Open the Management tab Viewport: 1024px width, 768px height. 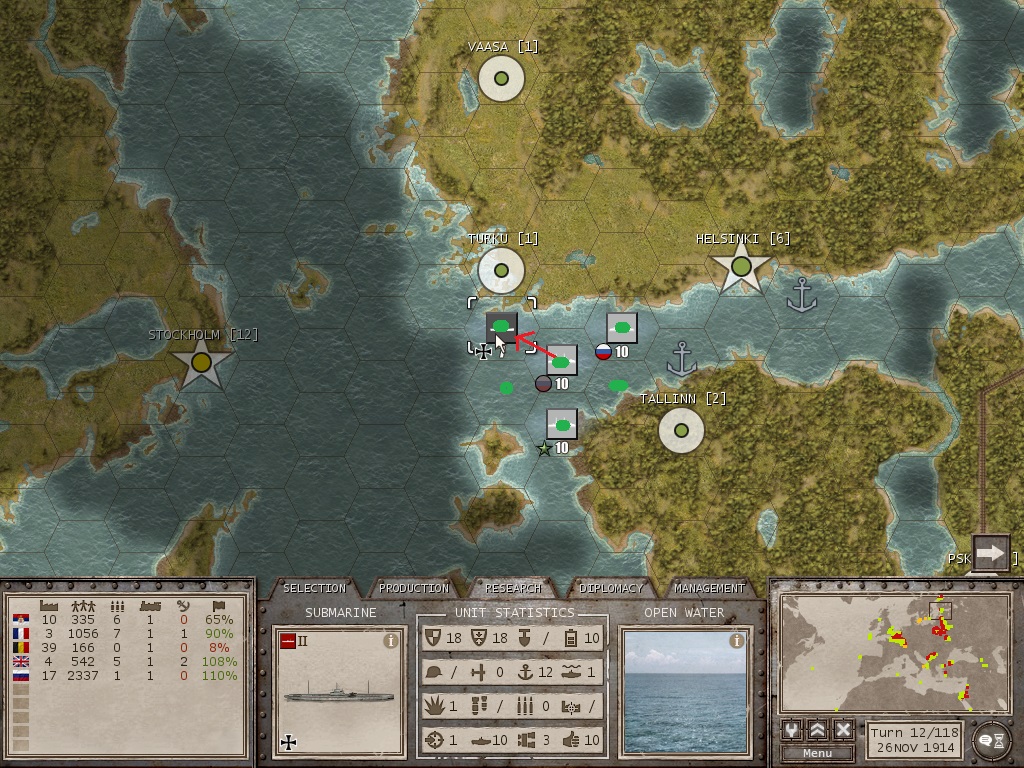click(x=708, y=588)
